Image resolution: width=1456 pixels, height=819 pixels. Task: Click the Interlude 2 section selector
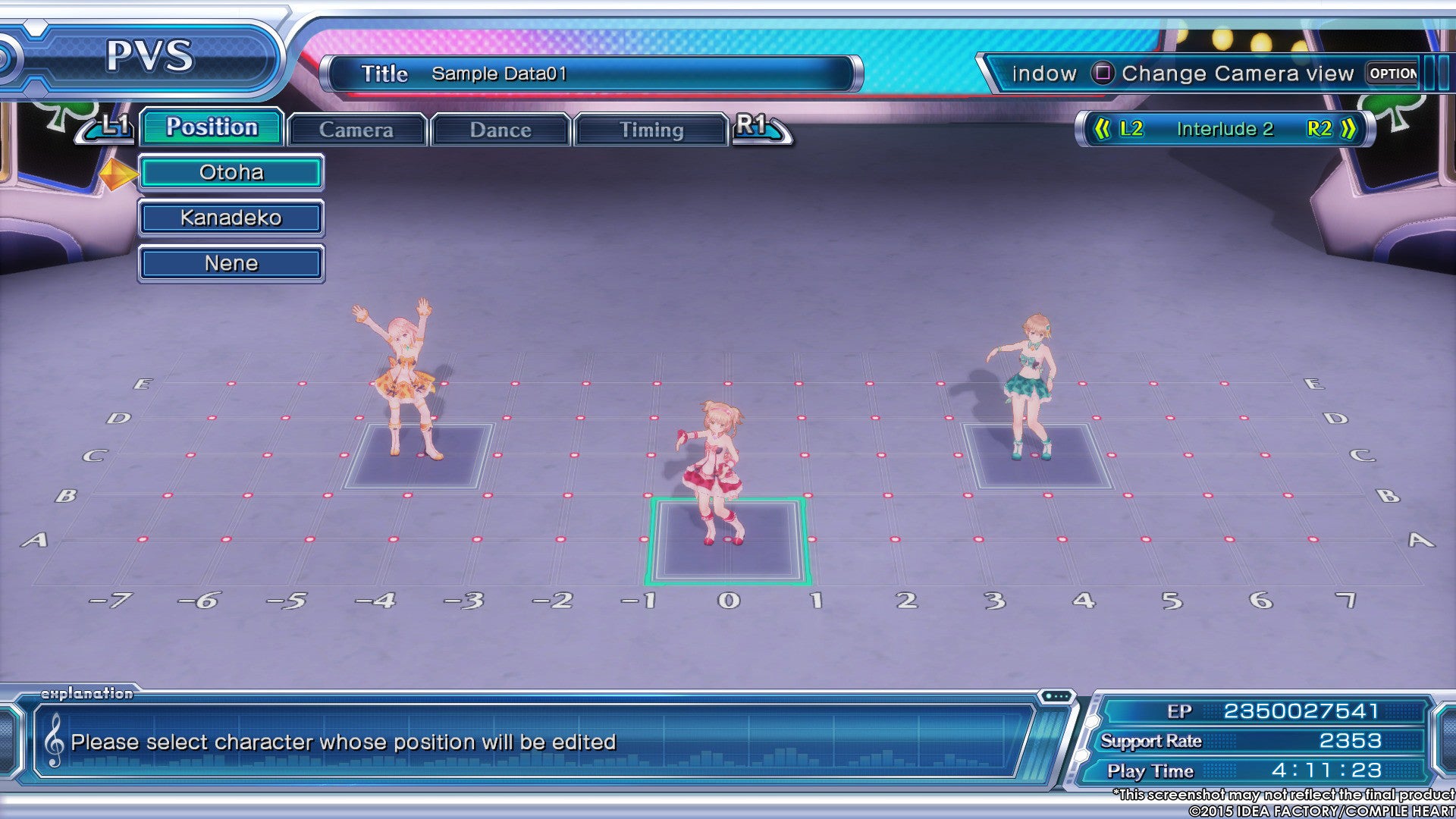click(1225, 129)
